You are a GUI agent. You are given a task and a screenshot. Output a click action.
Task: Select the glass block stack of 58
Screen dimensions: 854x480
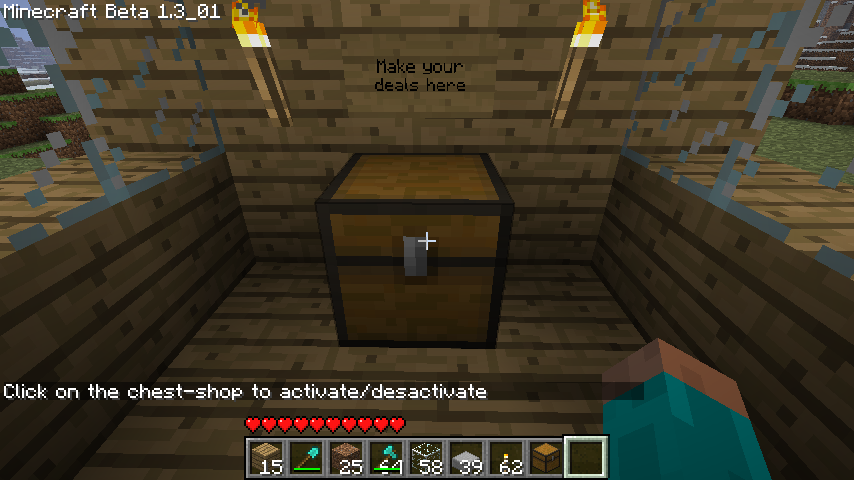coord(425,458)
